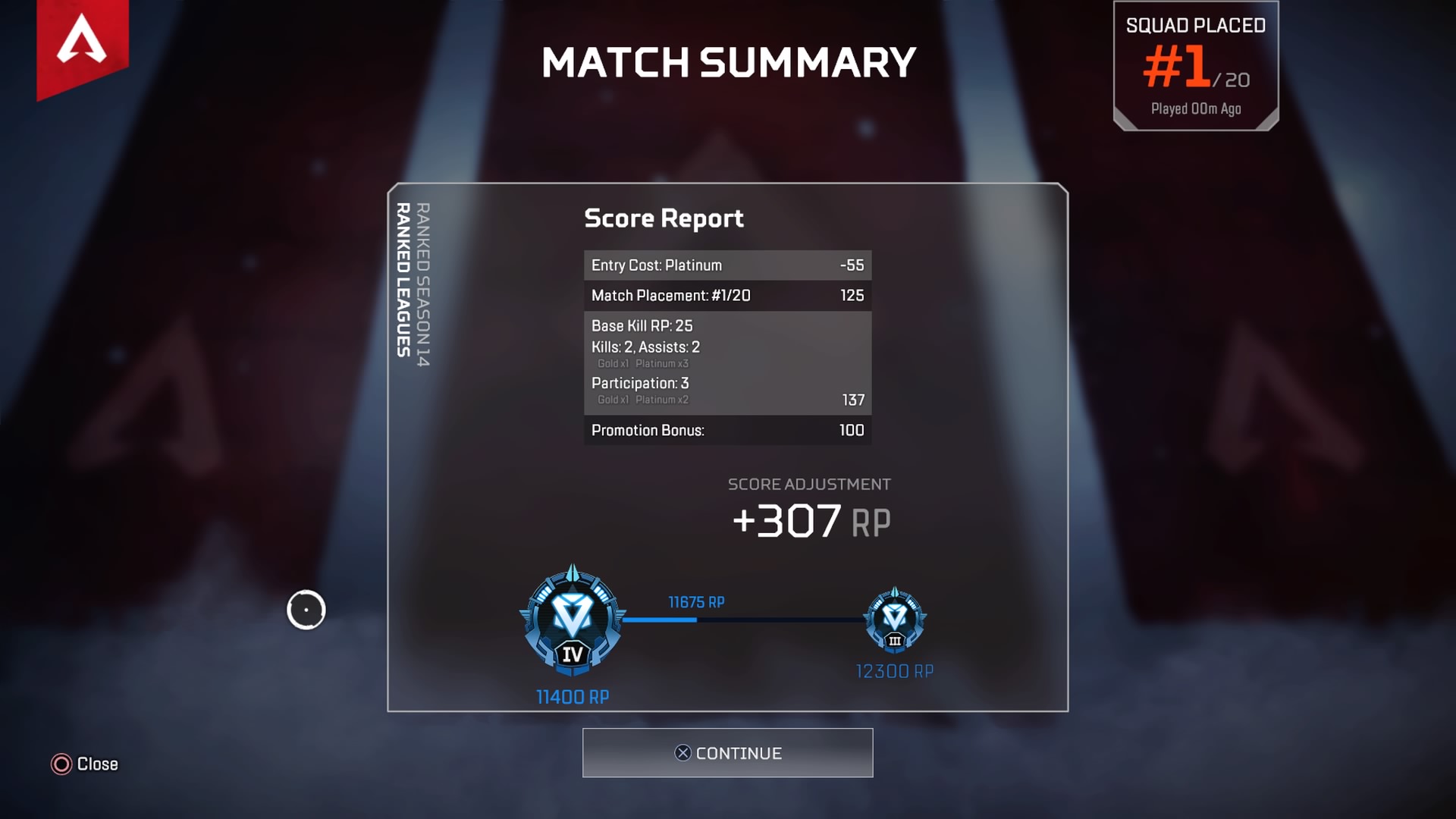The width and height of the screenshot is (1456, 819).
Task: Click the Base Kill RP: 25 entry
Action: [643, 326]
